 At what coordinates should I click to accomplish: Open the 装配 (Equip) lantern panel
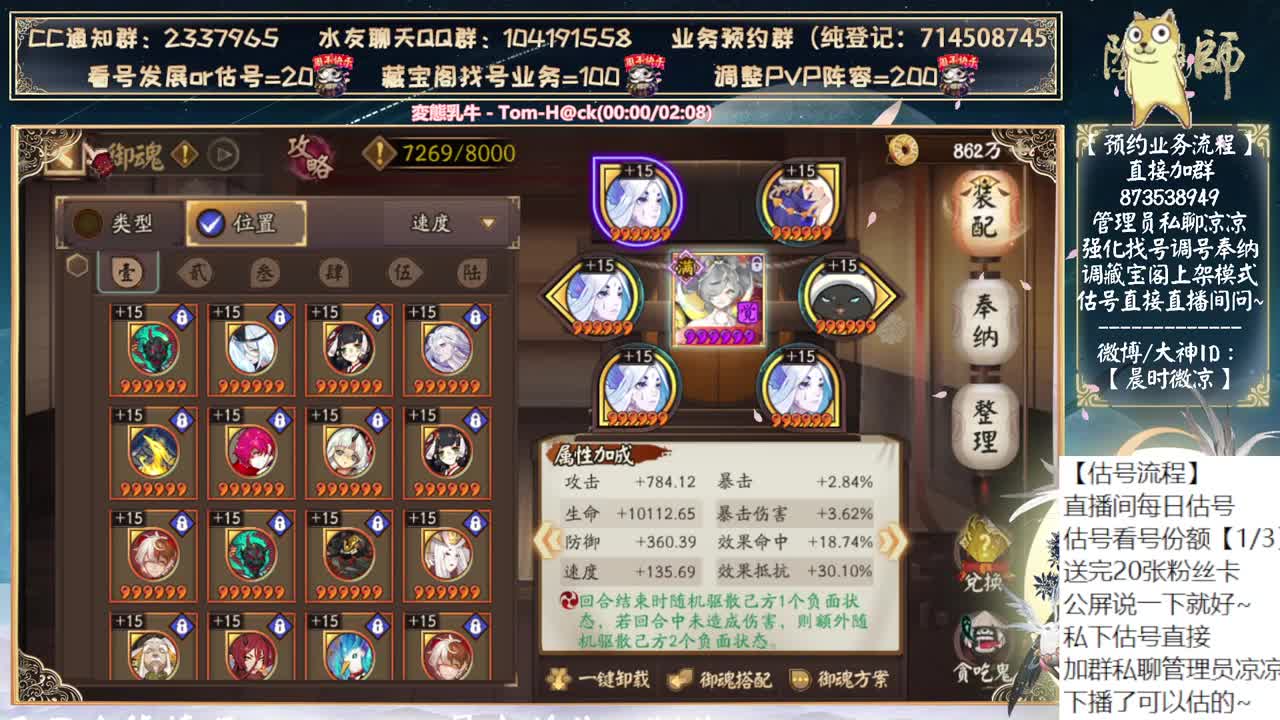coord(983,208)
